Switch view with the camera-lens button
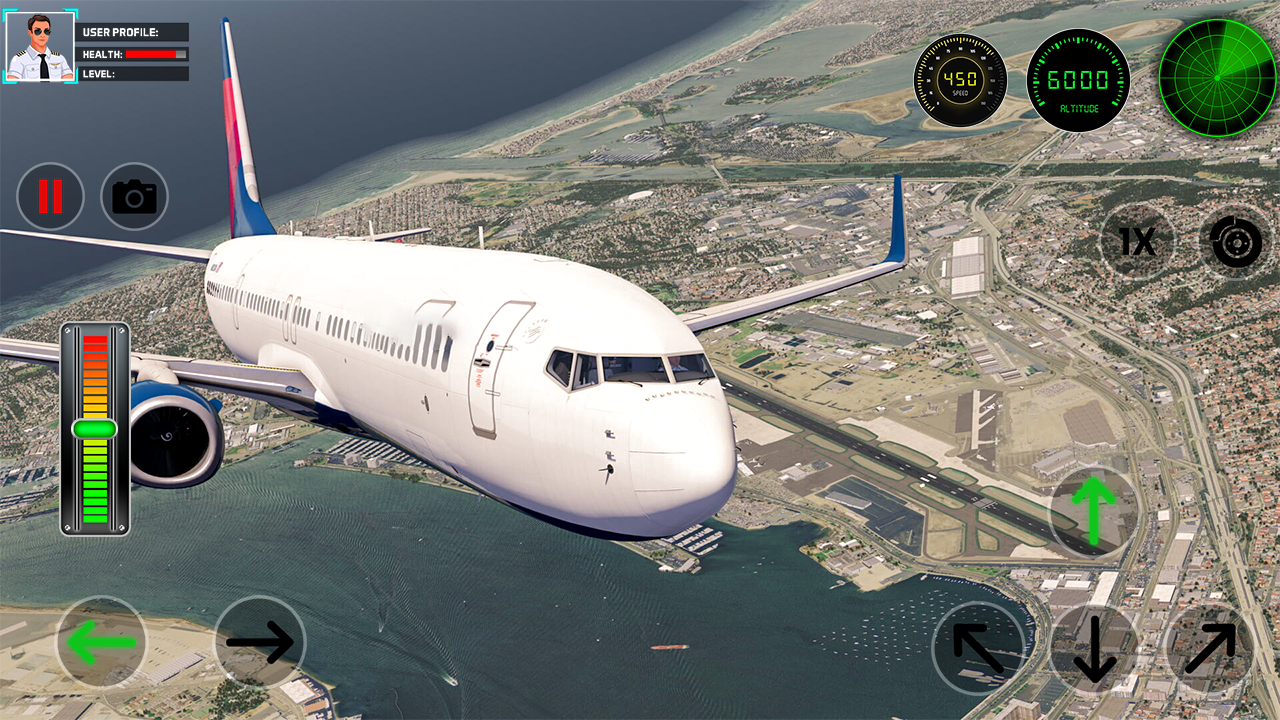Image resolution: width=1280 pixels, height=720 pixels. pyautogui.click(x=1236, y=242)
